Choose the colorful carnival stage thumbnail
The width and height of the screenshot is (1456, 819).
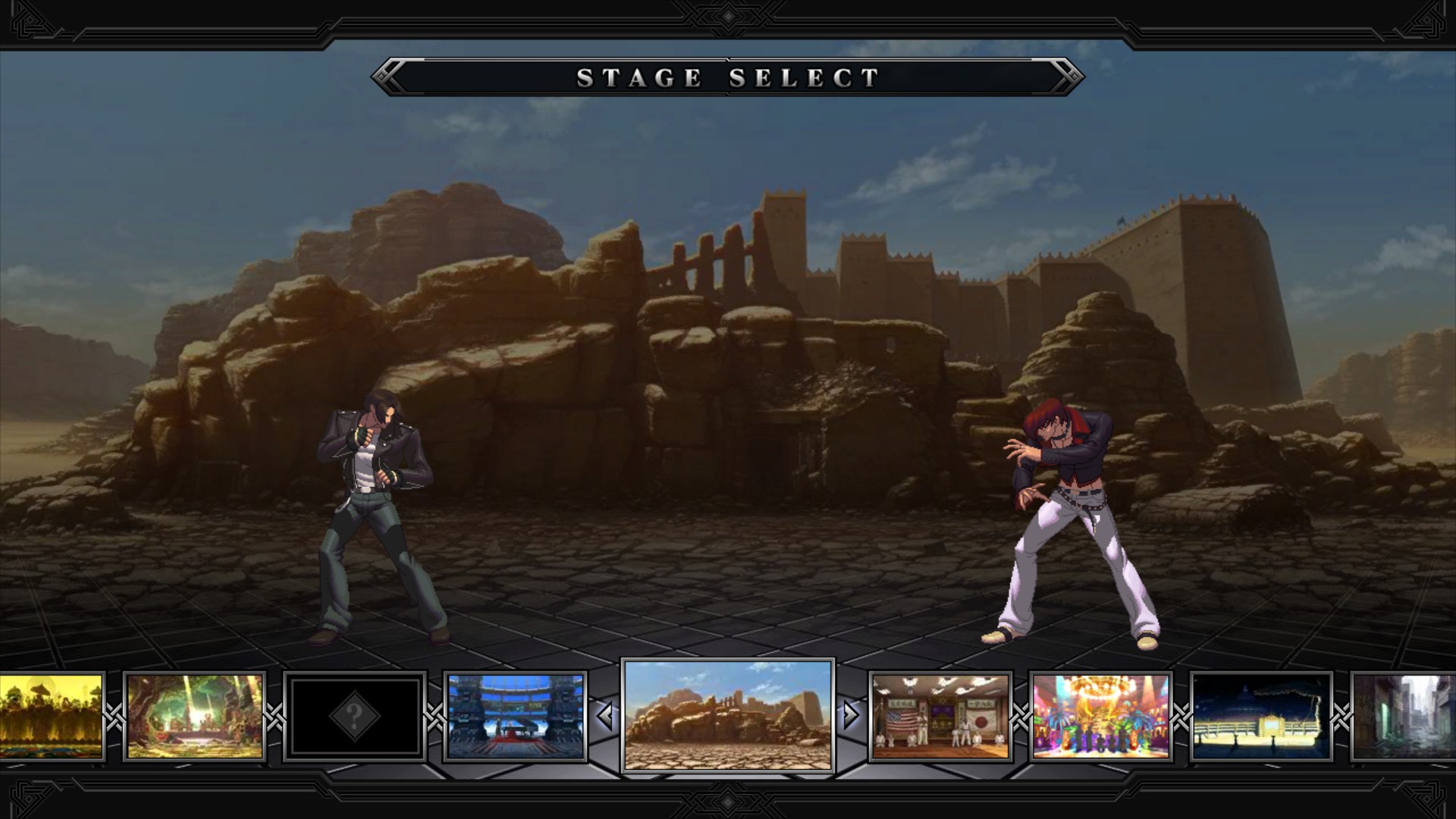coord(1100,716)
